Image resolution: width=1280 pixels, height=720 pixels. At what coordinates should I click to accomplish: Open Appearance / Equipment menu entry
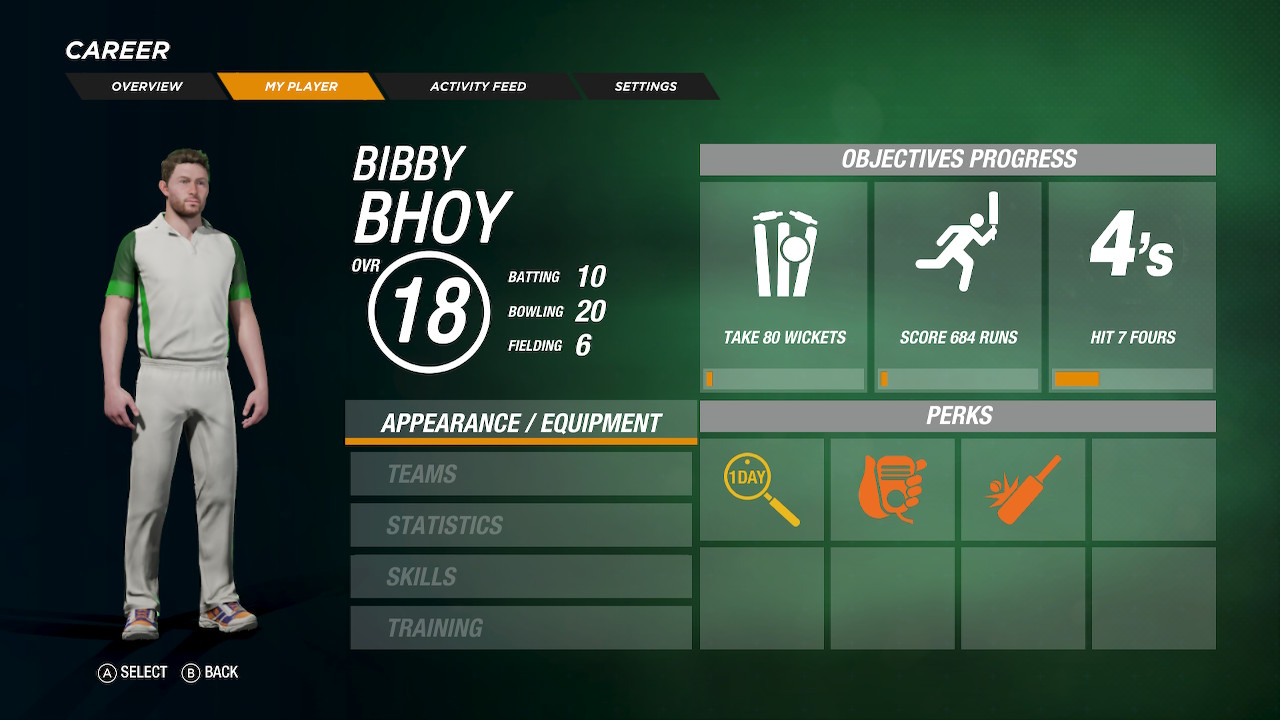coord(521,423)
